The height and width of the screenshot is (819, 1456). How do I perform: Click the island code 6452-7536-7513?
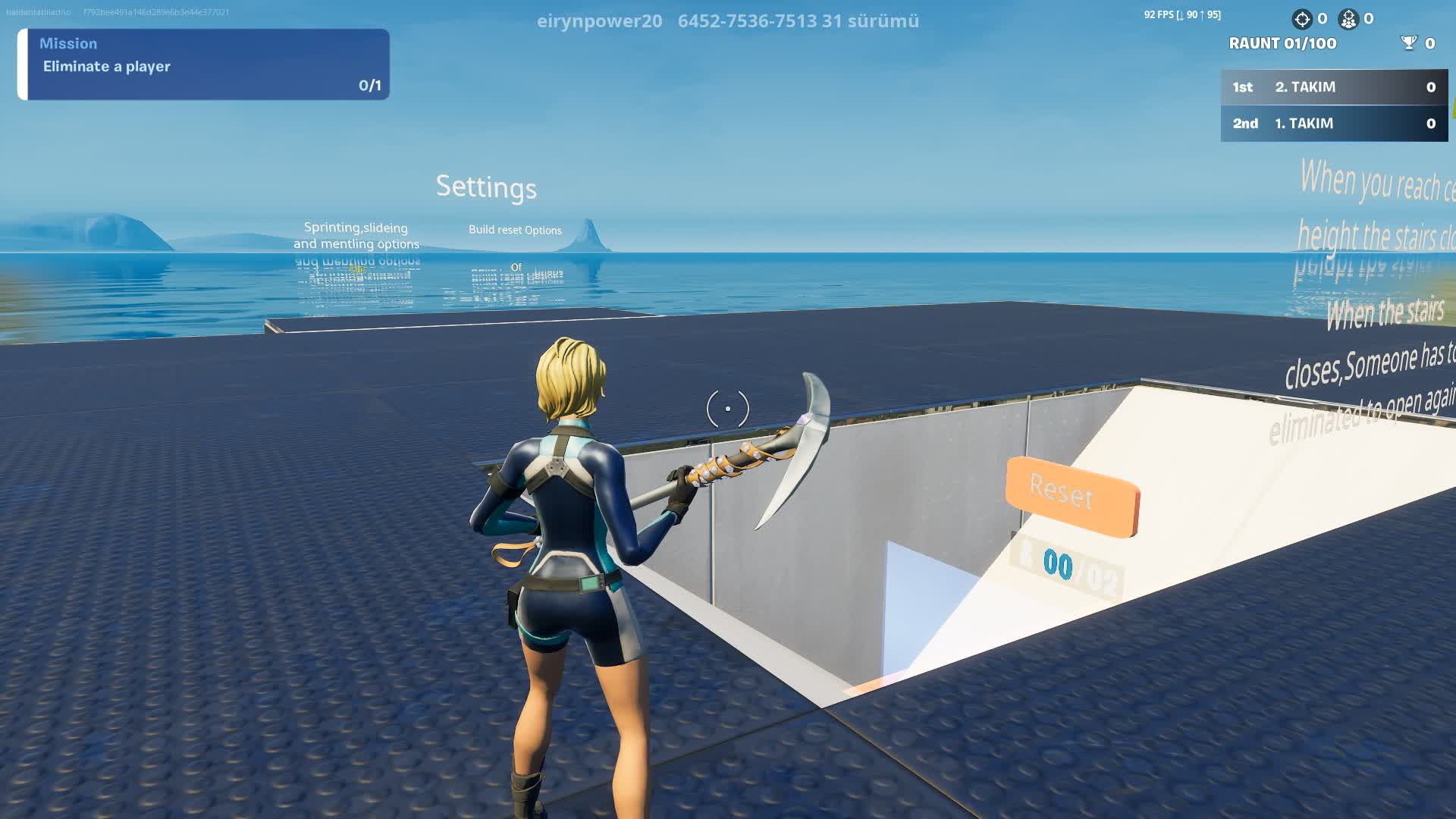(747, 21)
